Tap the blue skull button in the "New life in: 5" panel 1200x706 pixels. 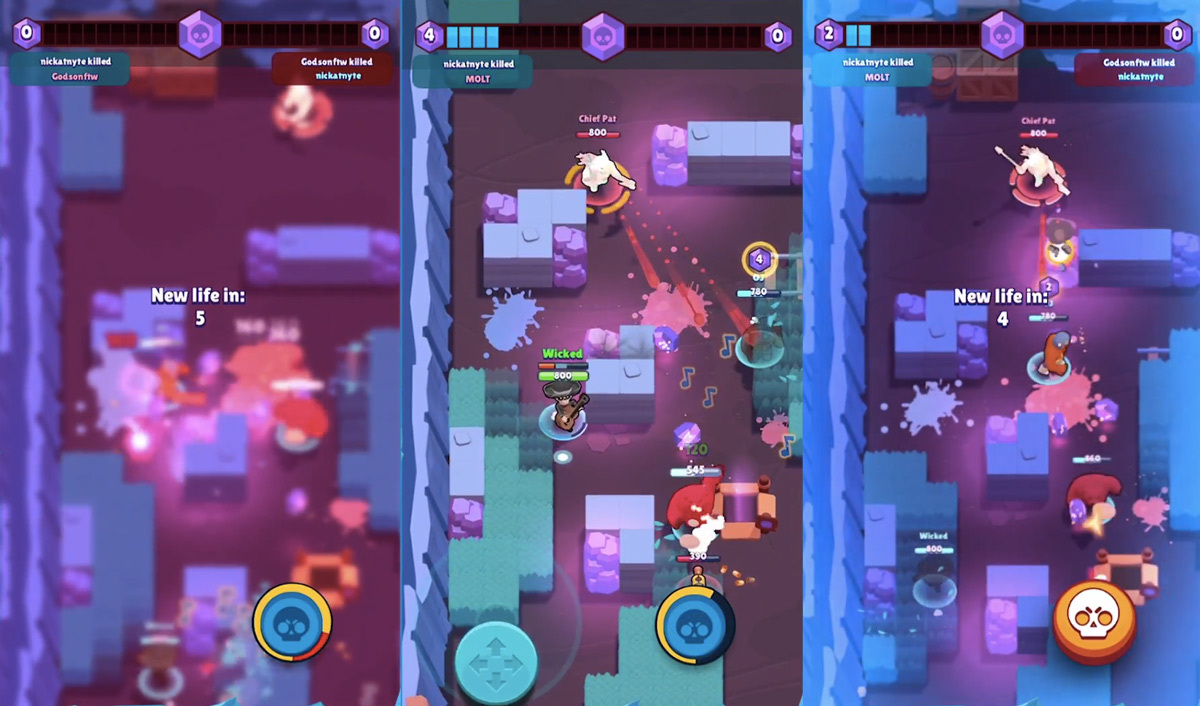pos(292,623)
